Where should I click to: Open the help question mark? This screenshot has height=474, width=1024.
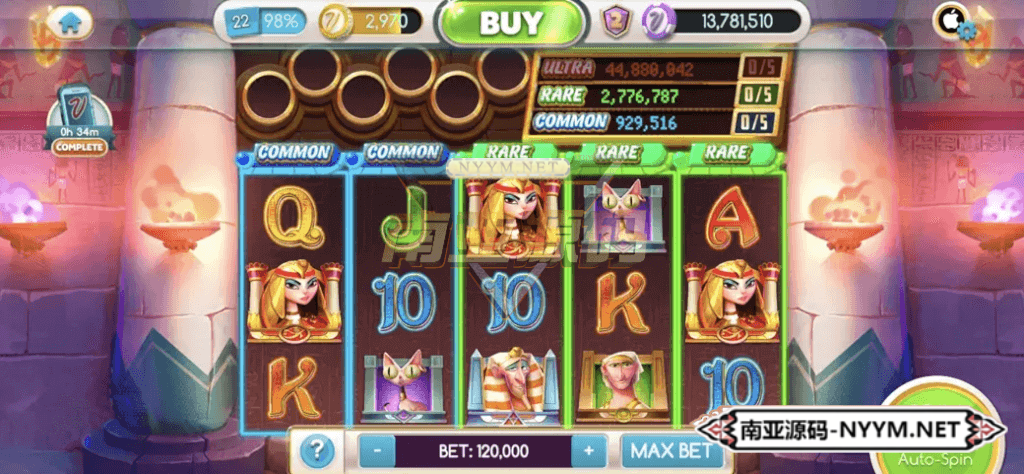317,450
